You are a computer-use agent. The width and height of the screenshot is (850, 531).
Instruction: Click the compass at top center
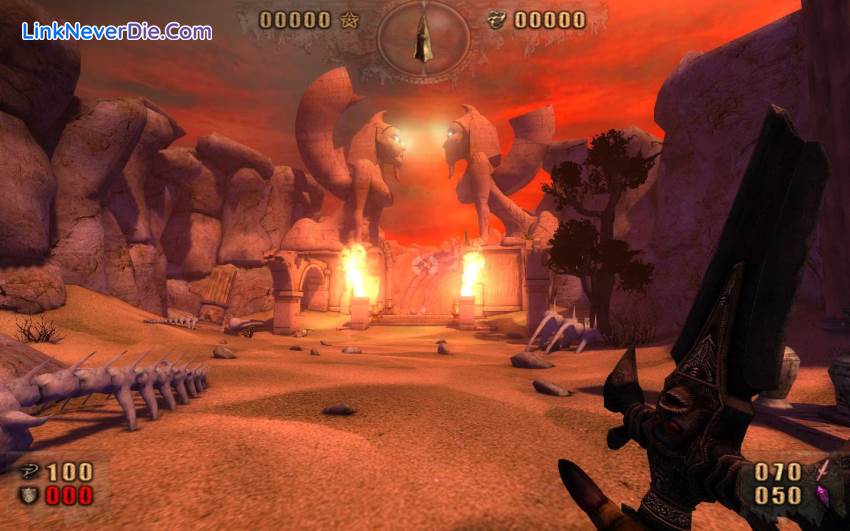[x=423, y=38]
